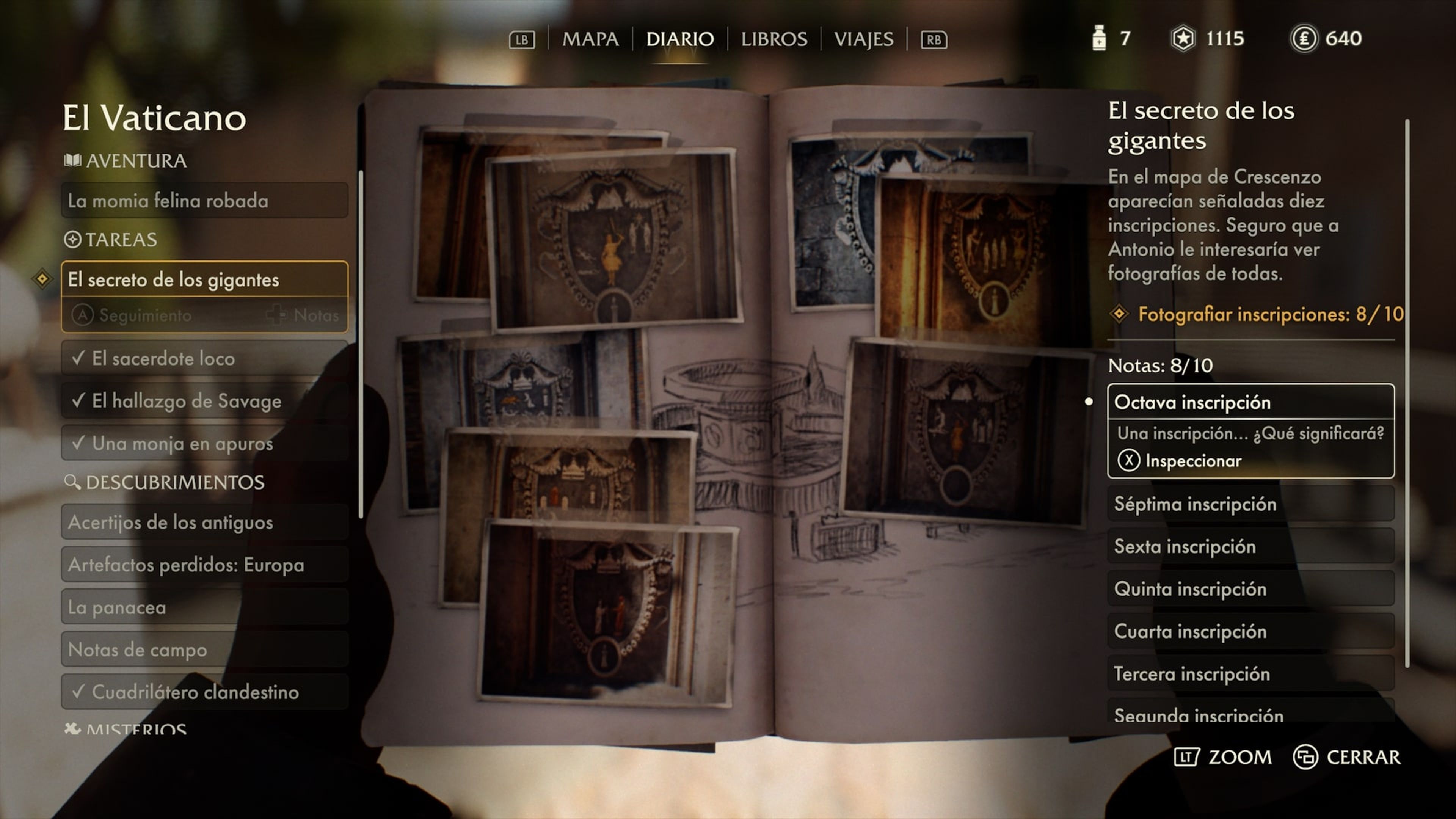Open completed task El sacerdote loco
Screen dimensions: 1456x819
coord(204,358)
